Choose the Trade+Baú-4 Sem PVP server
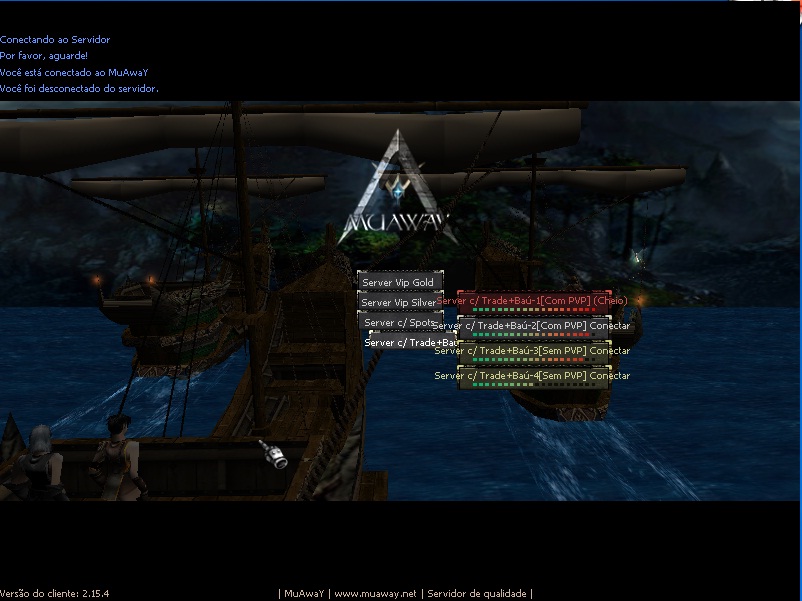Viewport: 802px width, 601px height. pyautogui.click(x=532, y=376)
